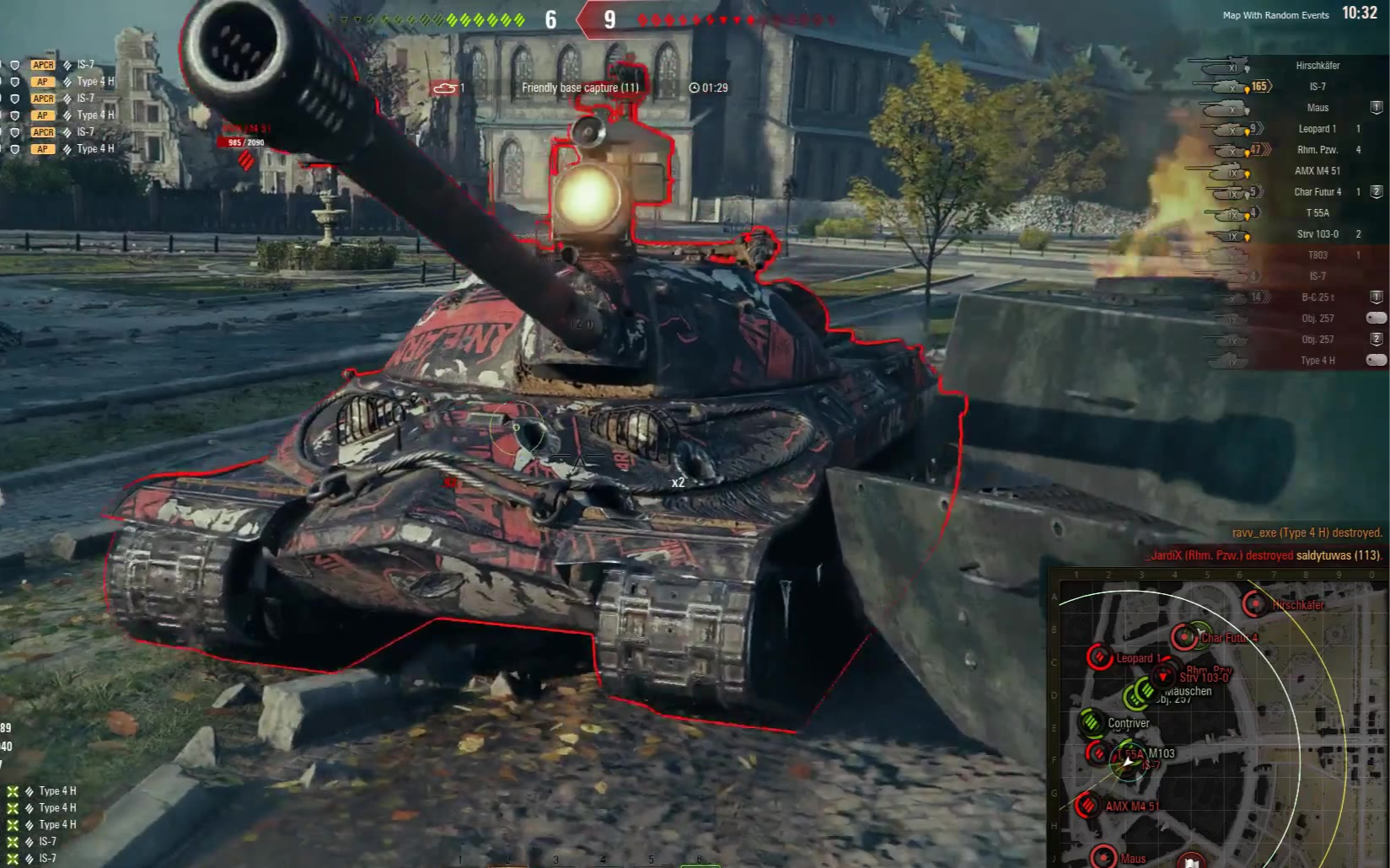Screen dimensions: 1390x868
Task: Select Type 4 H in the enemy roster
Action: [x=1317, y=361]
